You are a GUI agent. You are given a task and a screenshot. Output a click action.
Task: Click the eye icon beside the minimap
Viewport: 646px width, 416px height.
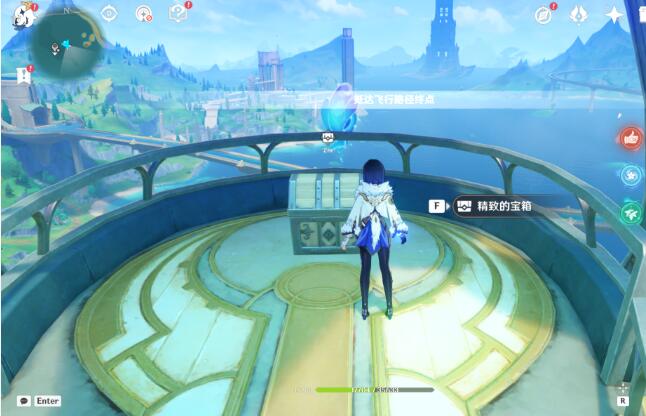109,14
